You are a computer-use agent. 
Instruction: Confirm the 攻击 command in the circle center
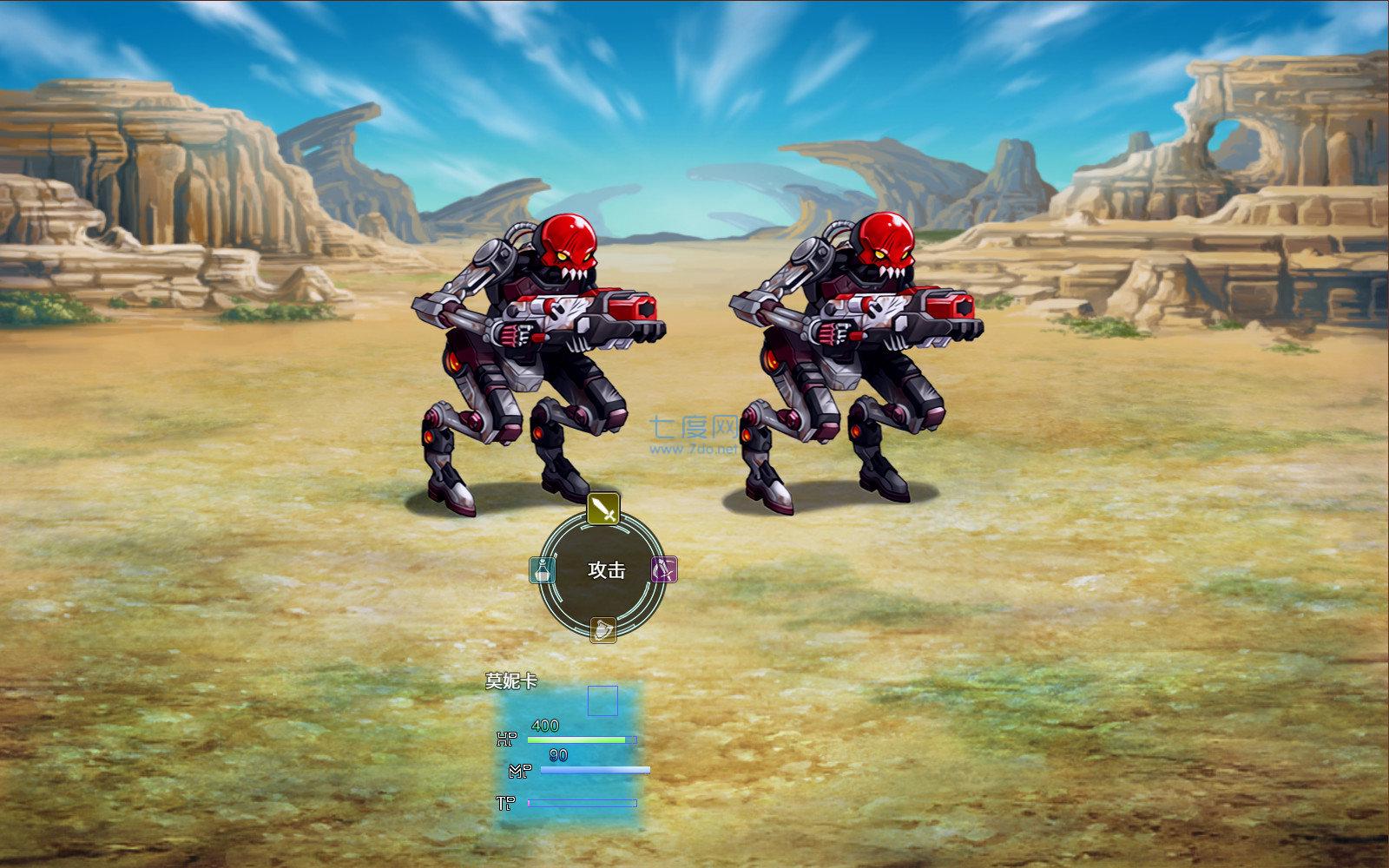(x=605, y=569)
